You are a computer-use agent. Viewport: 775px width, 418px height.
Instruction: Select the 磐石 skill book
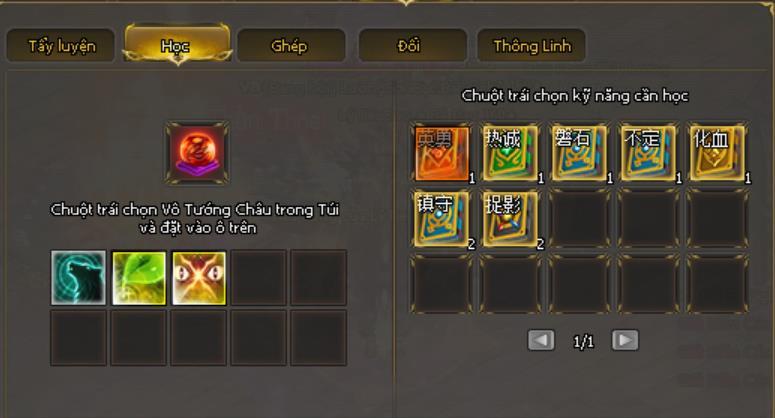click(x=579, y=153)
